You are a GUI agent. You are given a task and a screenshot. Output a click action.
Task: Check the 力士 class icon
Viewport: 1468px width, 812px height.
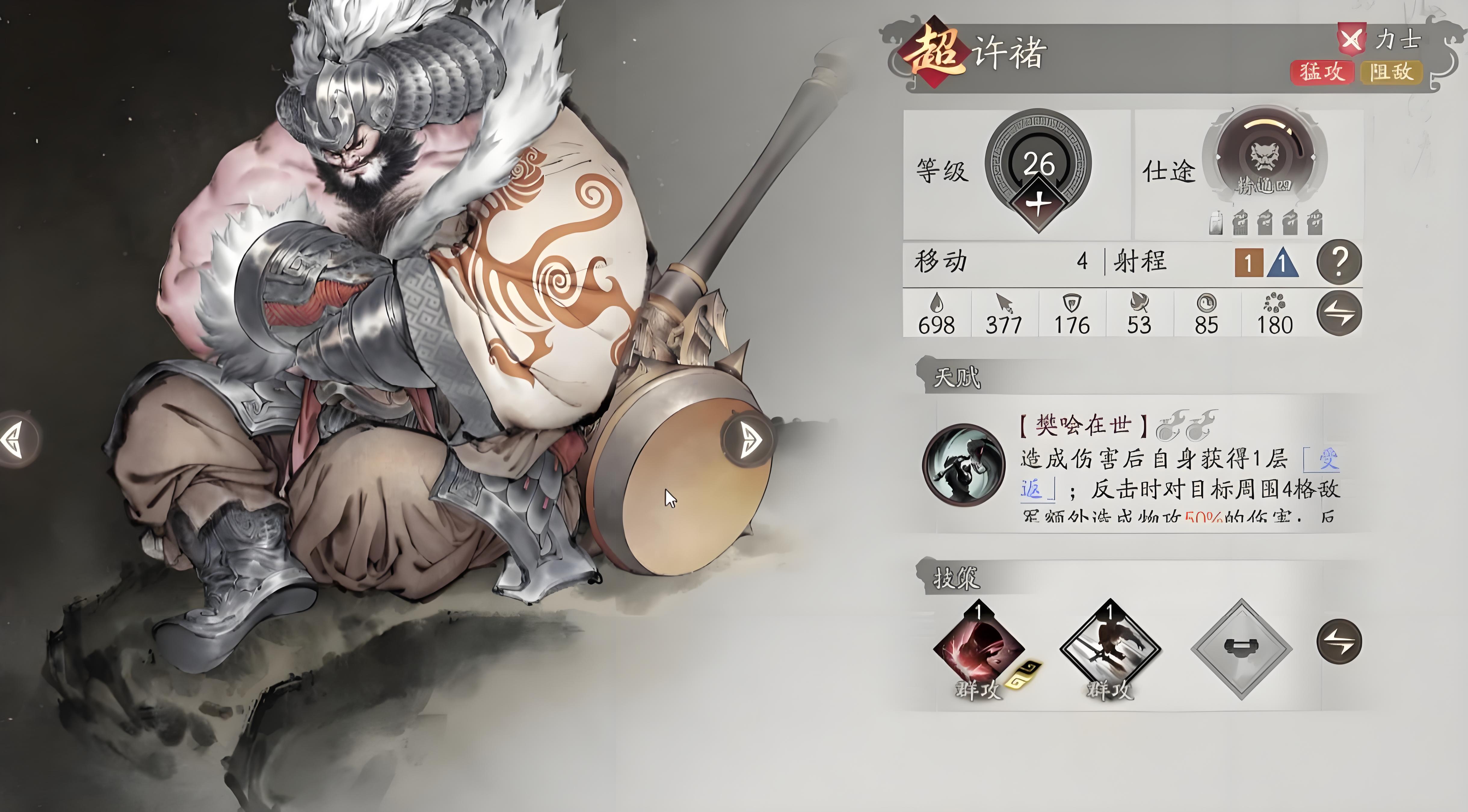tap(1351, 39)
